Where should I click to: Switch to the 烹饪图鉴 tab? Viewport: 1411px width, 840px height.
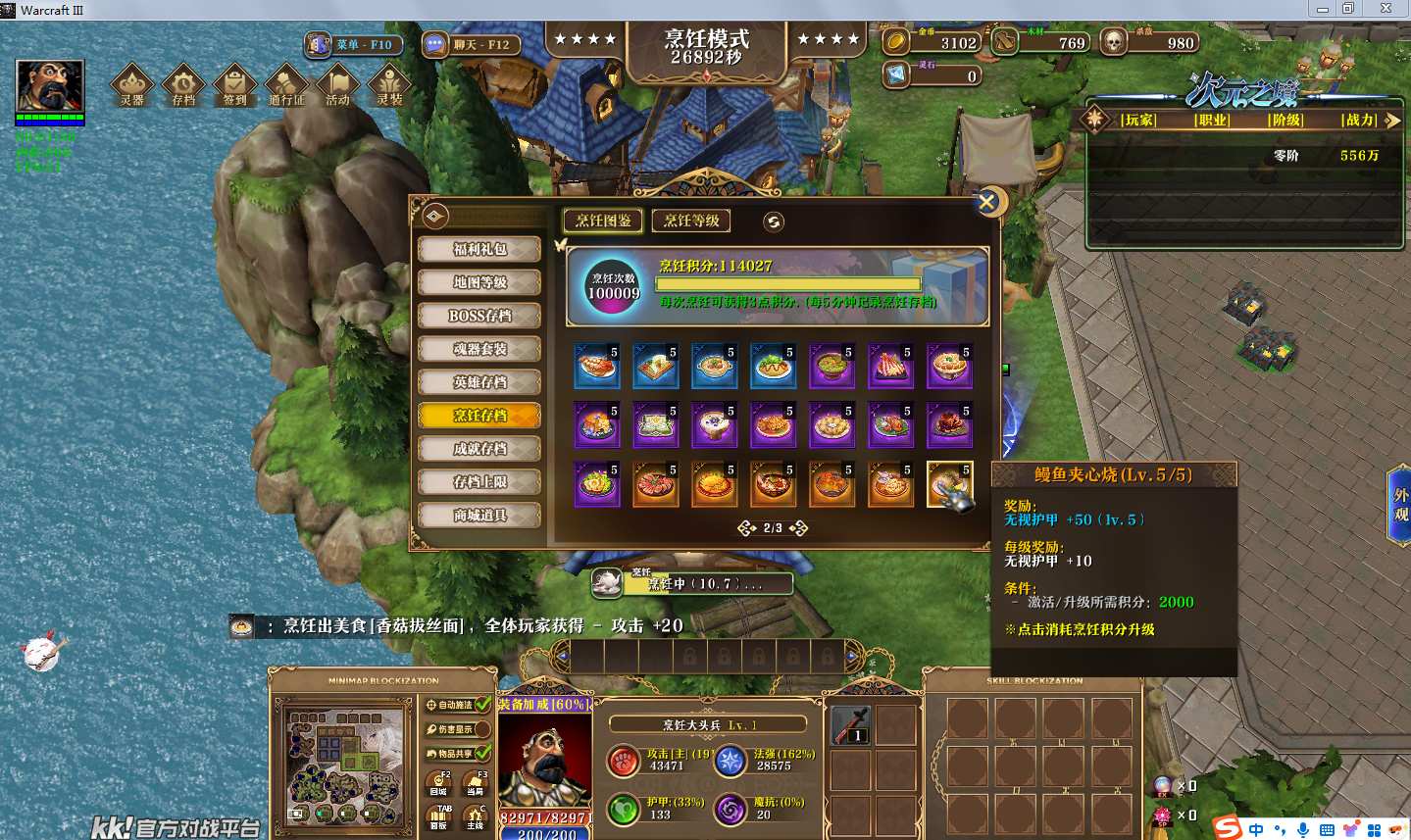click(603, 221)
